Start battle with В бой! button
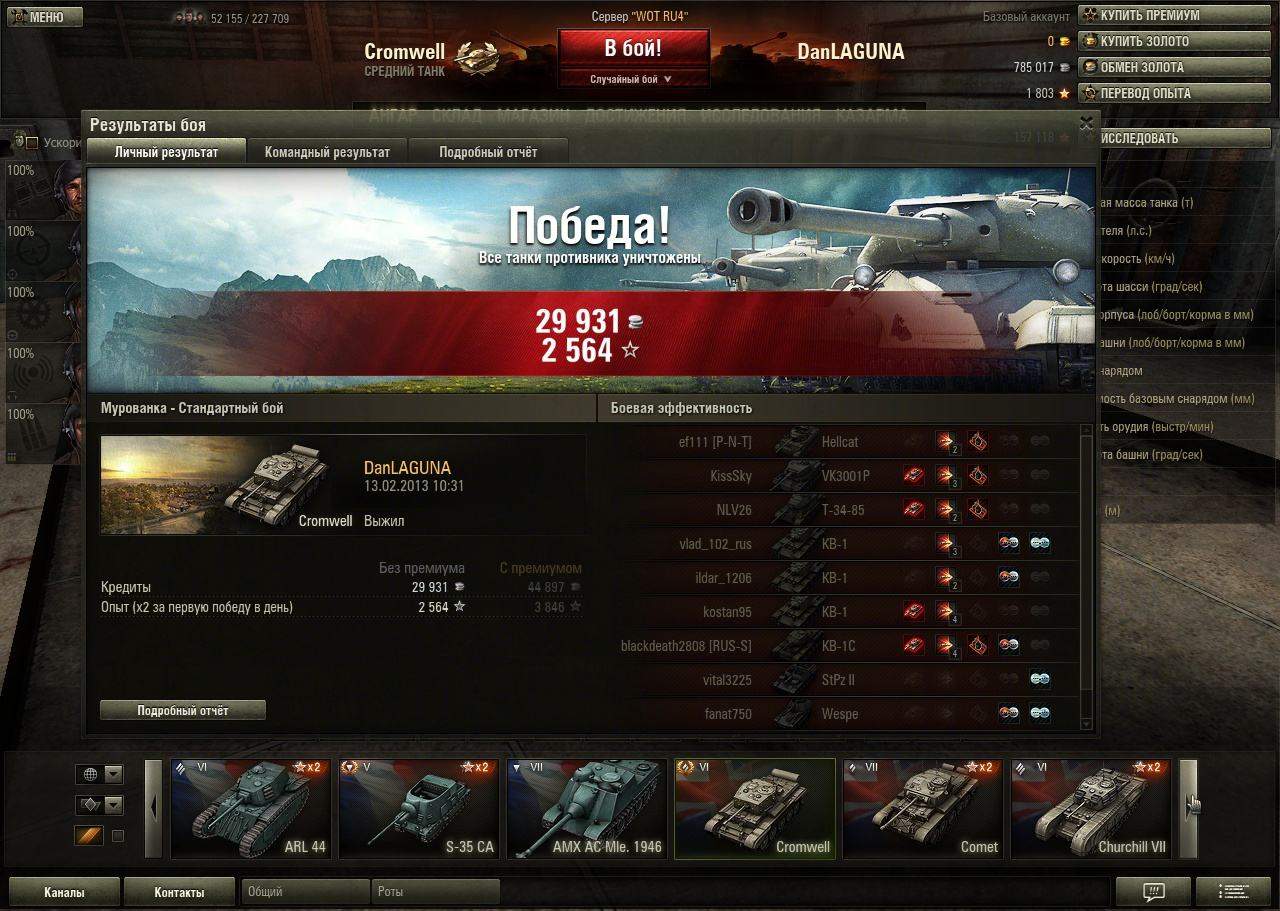The image size is (1280, 911). click(633, 48)
